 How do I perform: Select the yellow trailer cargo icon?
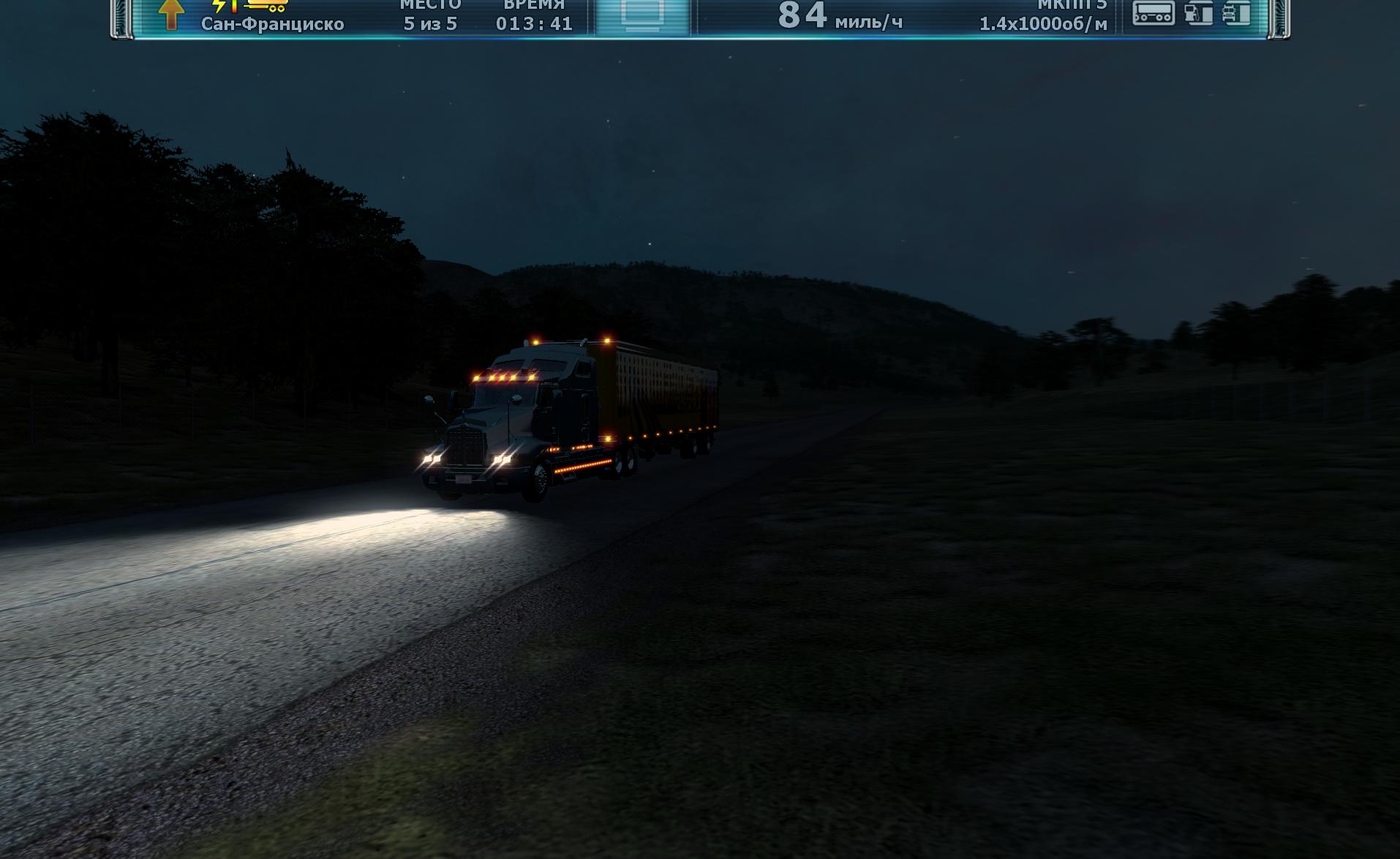pos(266,6)
